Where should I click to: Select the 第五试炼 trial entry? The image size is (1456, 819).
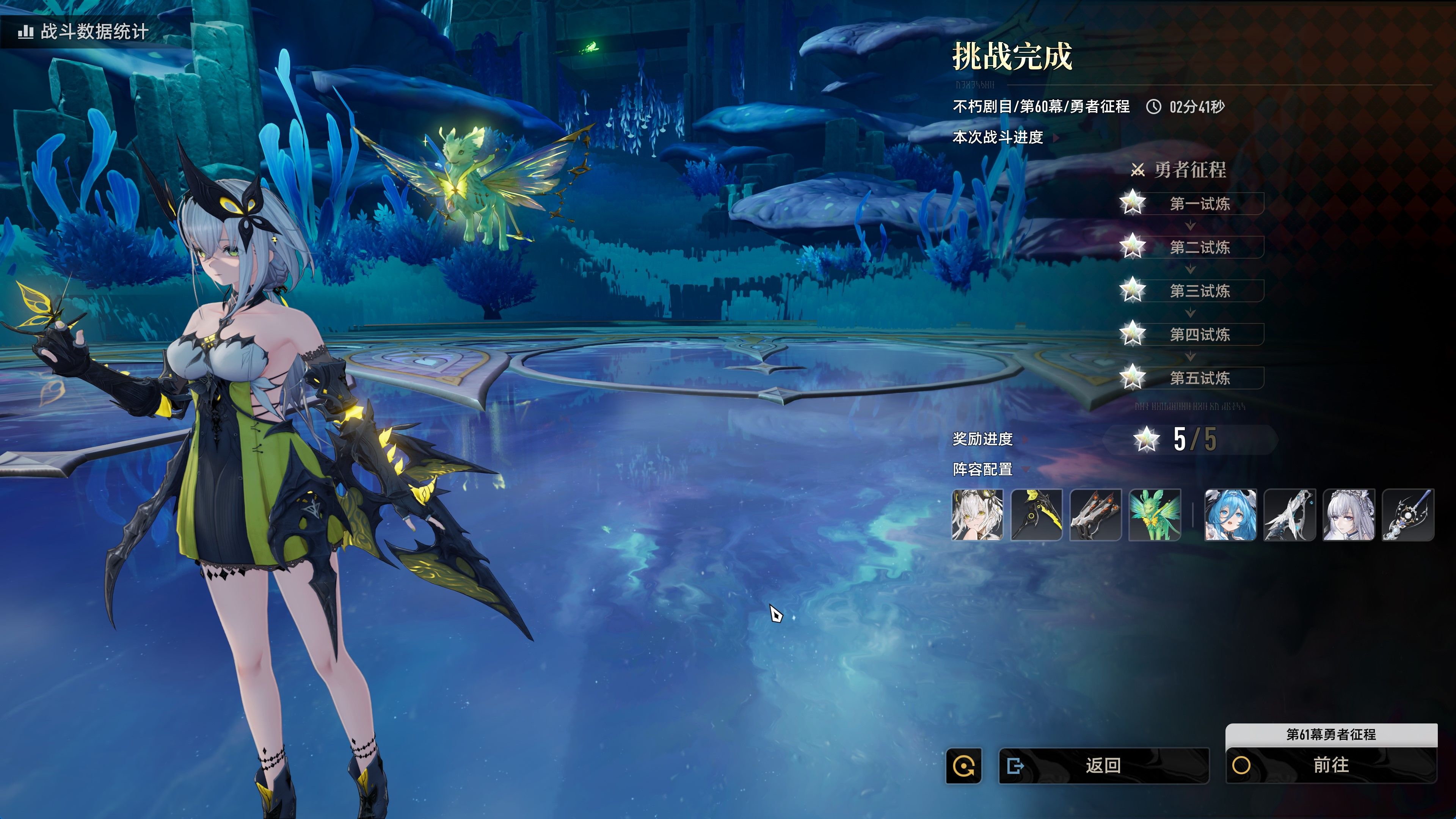pyautogui.click(x=1199, y=378)
